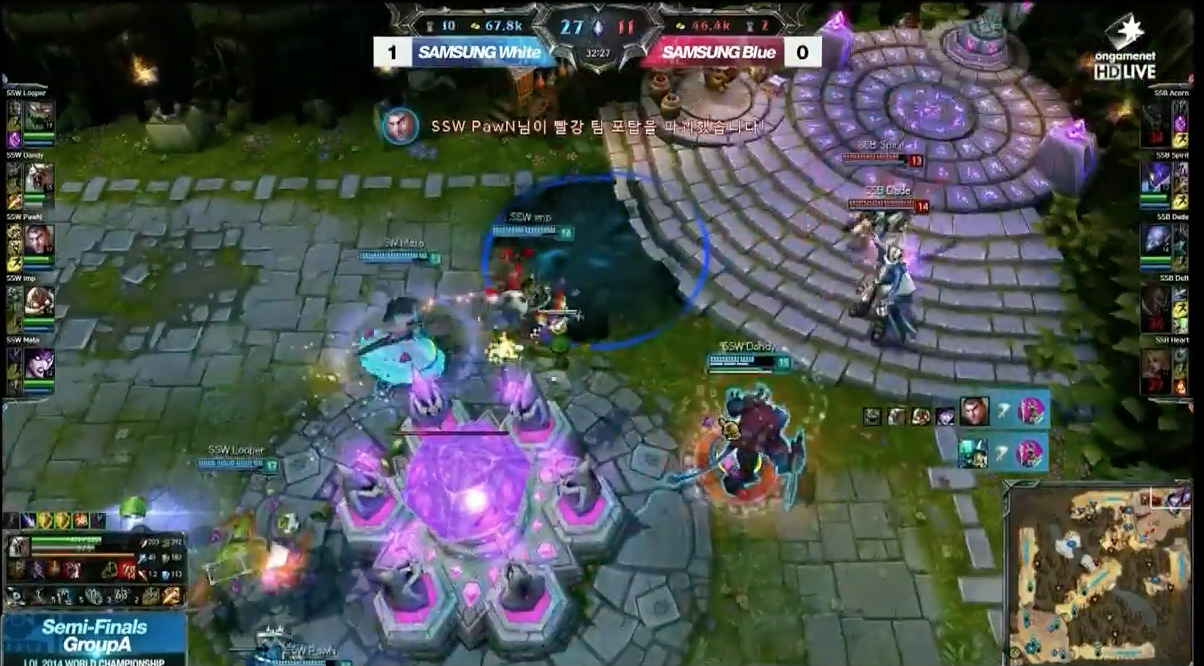Select SSW Dandy's champion portrait
The image size is (1204, 666).
pos(40,178)
